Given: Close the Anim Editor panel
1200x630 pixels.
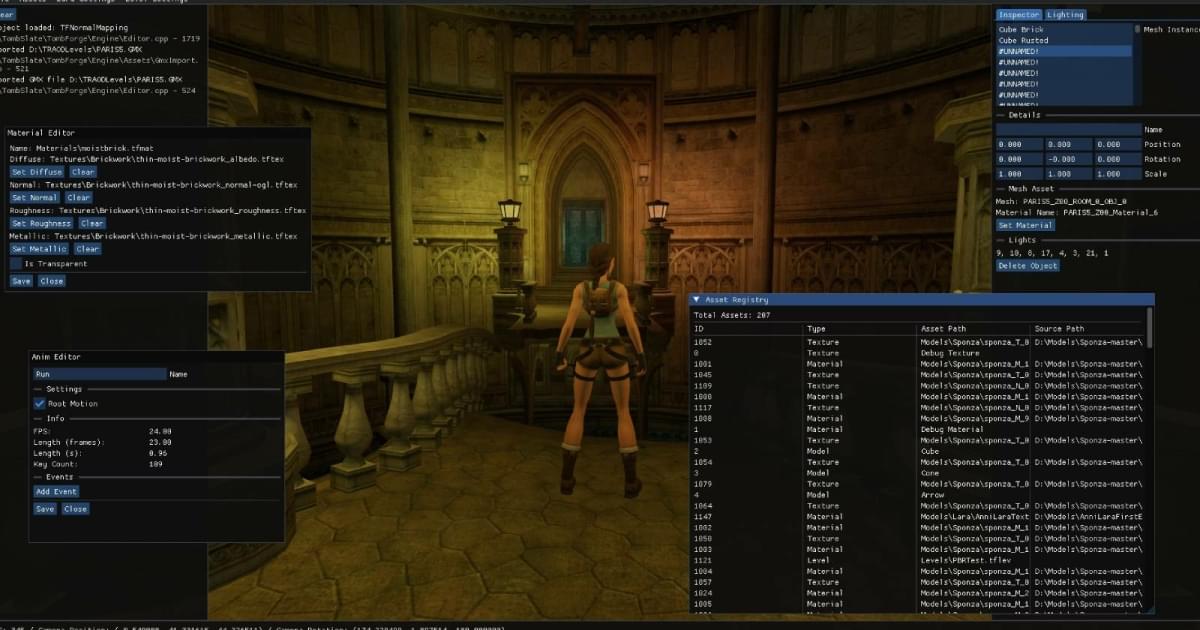Looking at the screenshot, I should (75, 509).
